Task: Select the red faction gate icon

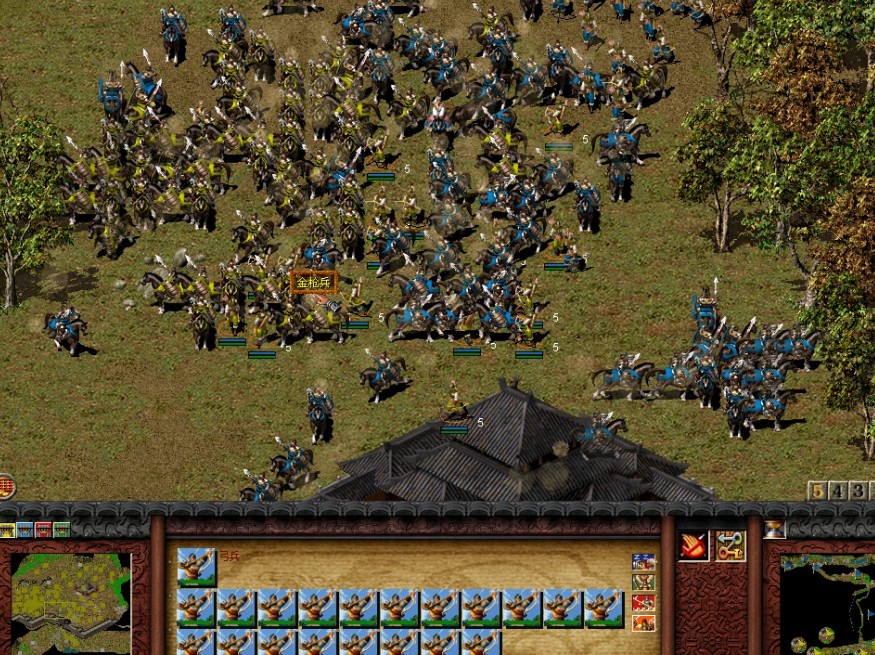Action: [43, 529]
